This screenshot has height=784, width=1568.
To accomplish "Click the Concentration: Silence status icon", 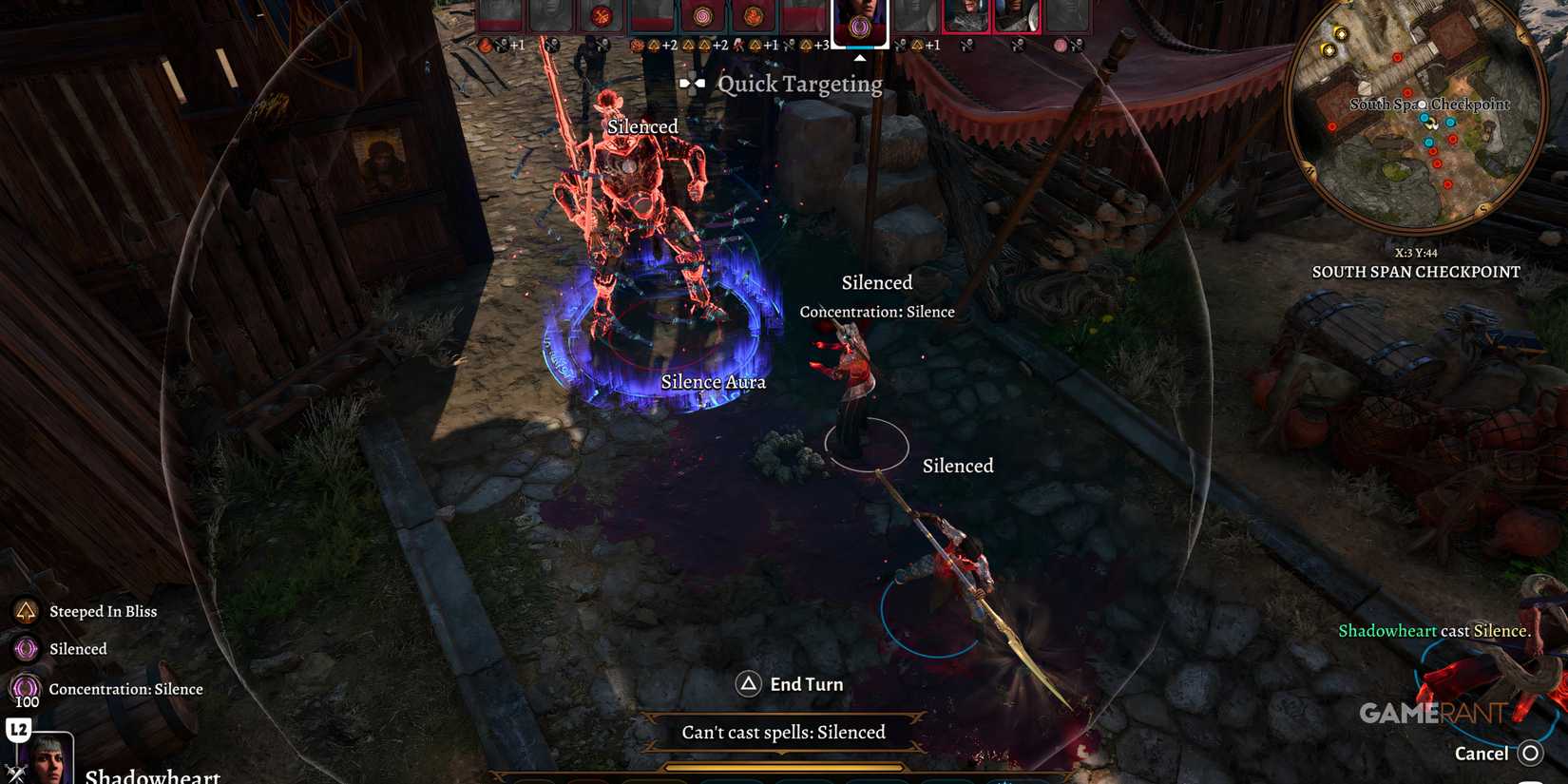I will pos(26,687).
